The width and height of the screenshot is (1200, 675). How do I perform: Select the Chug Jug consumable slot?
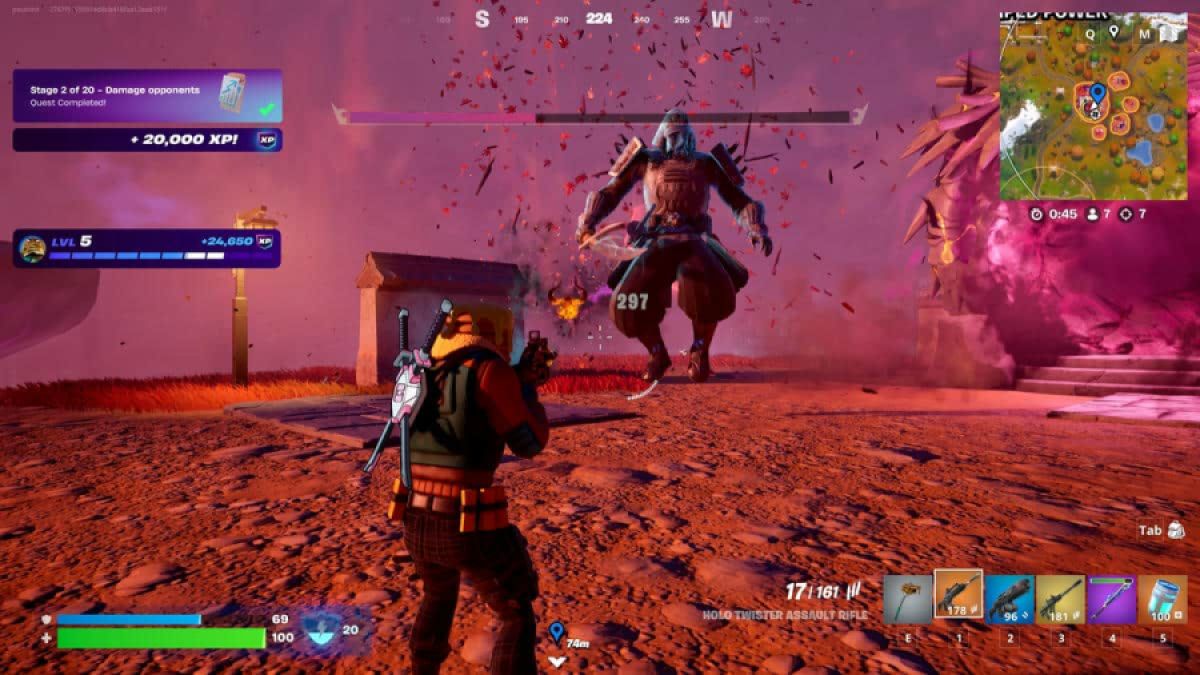coord(1162,598)
